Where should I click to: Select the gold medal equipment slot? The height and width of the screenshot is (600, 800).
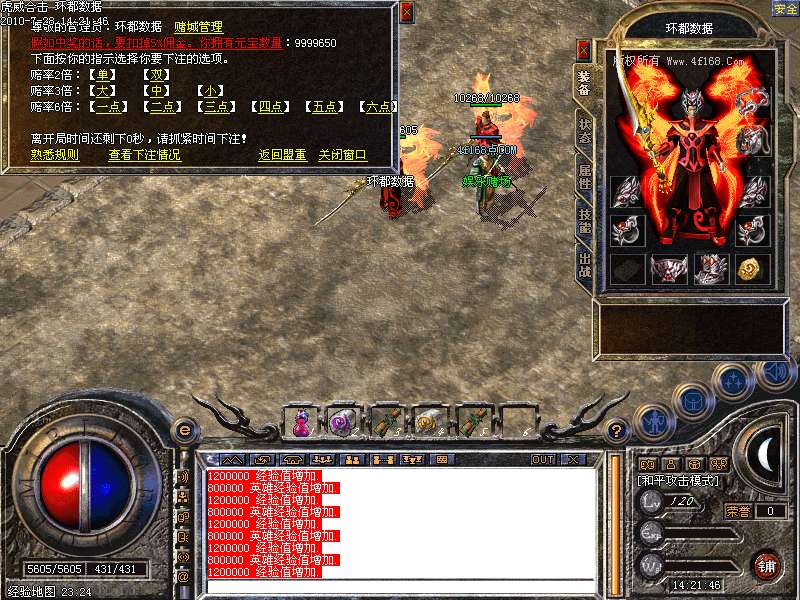[x=750, y=268]
